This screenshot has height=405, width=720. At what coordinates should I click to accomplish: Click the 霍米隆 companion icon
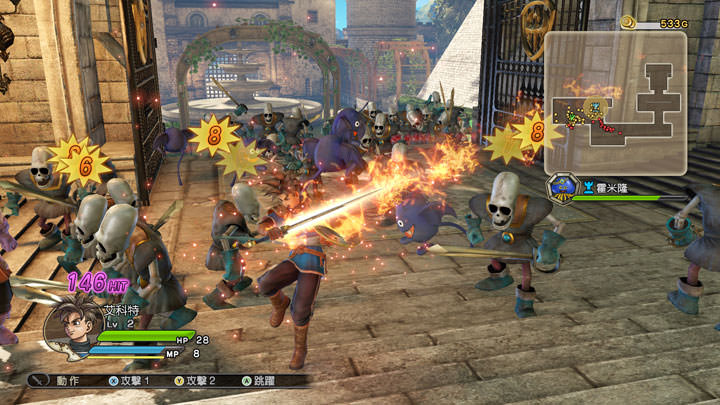pos(562,188)
